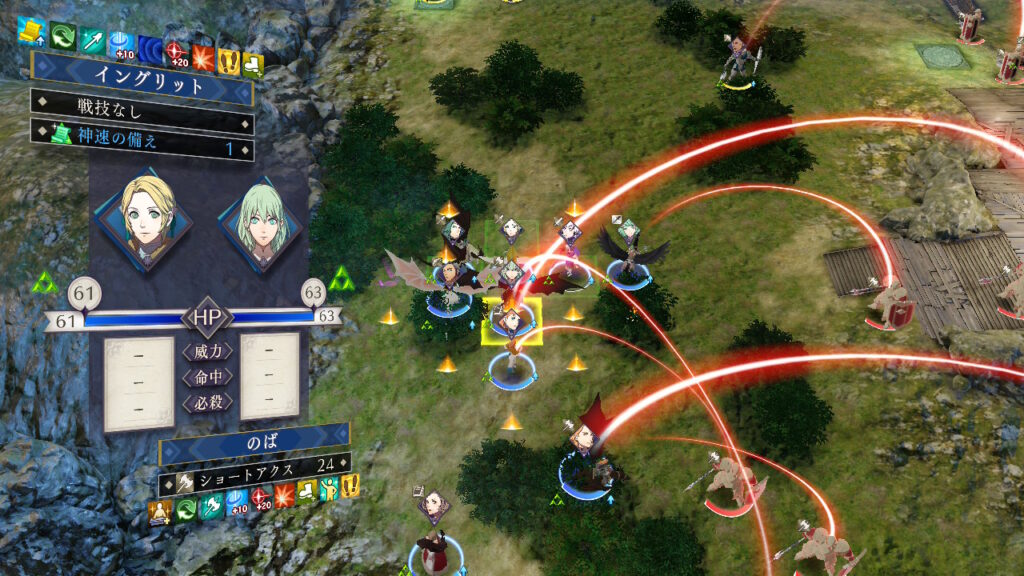Inspect the top-row orange burst skill icon
The image size is (1024, 576).
pos(204,52)
